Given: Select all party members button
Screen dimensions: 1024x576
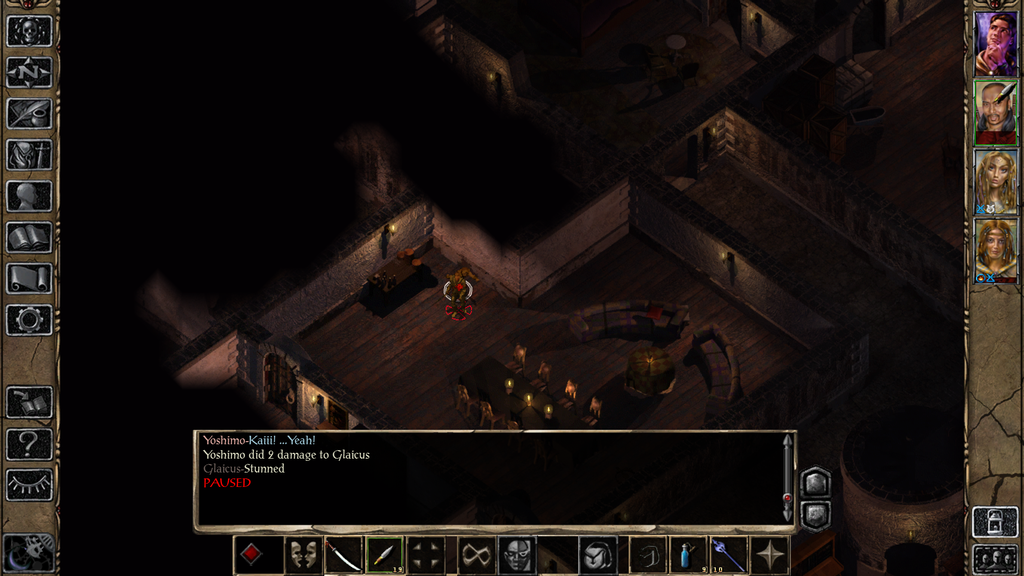Looking at the screenshot, I should tap(994, 558).
